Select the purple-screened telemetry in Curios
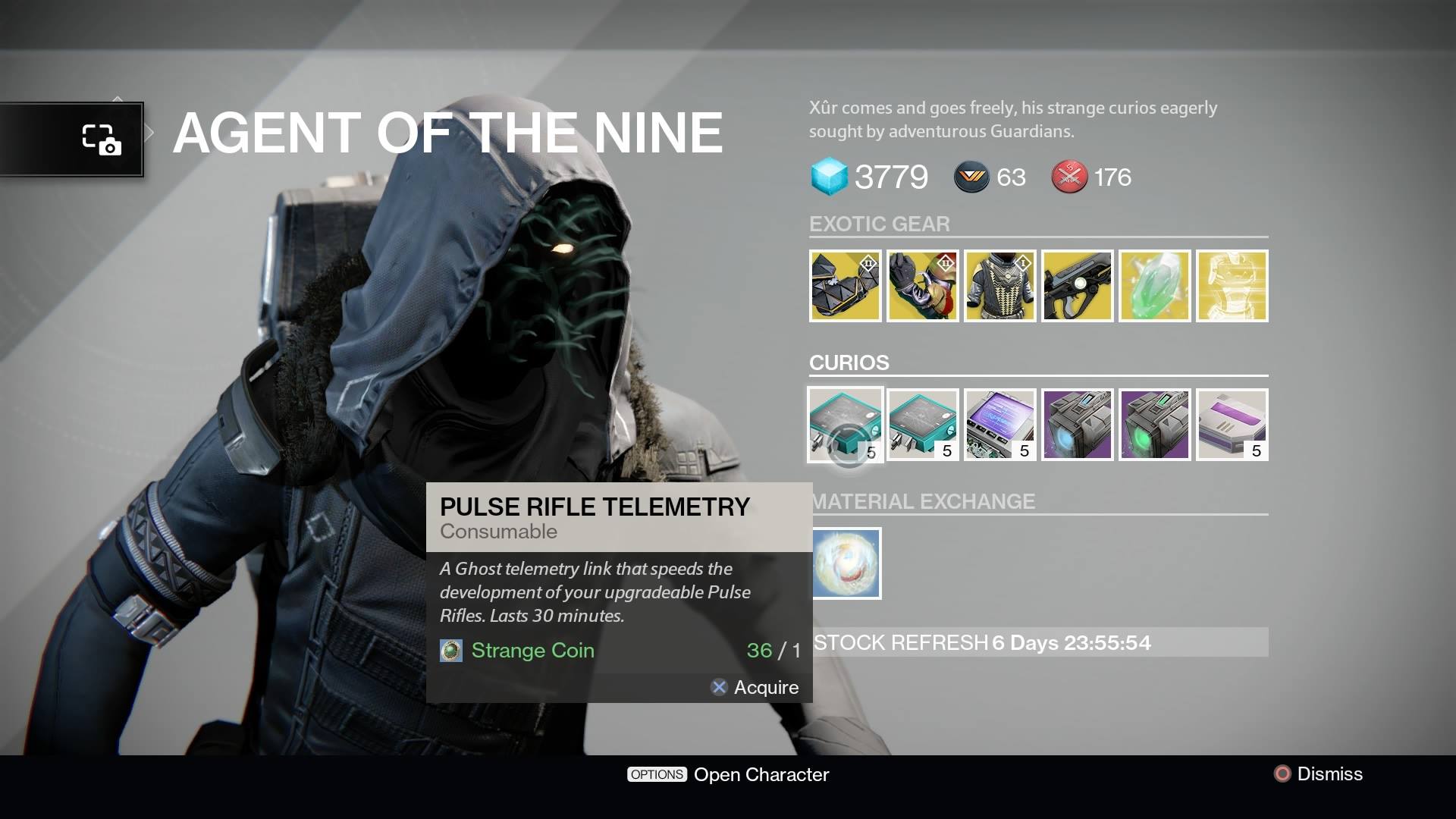Viewport: 1456px width, 819px height. click(999, 424)
